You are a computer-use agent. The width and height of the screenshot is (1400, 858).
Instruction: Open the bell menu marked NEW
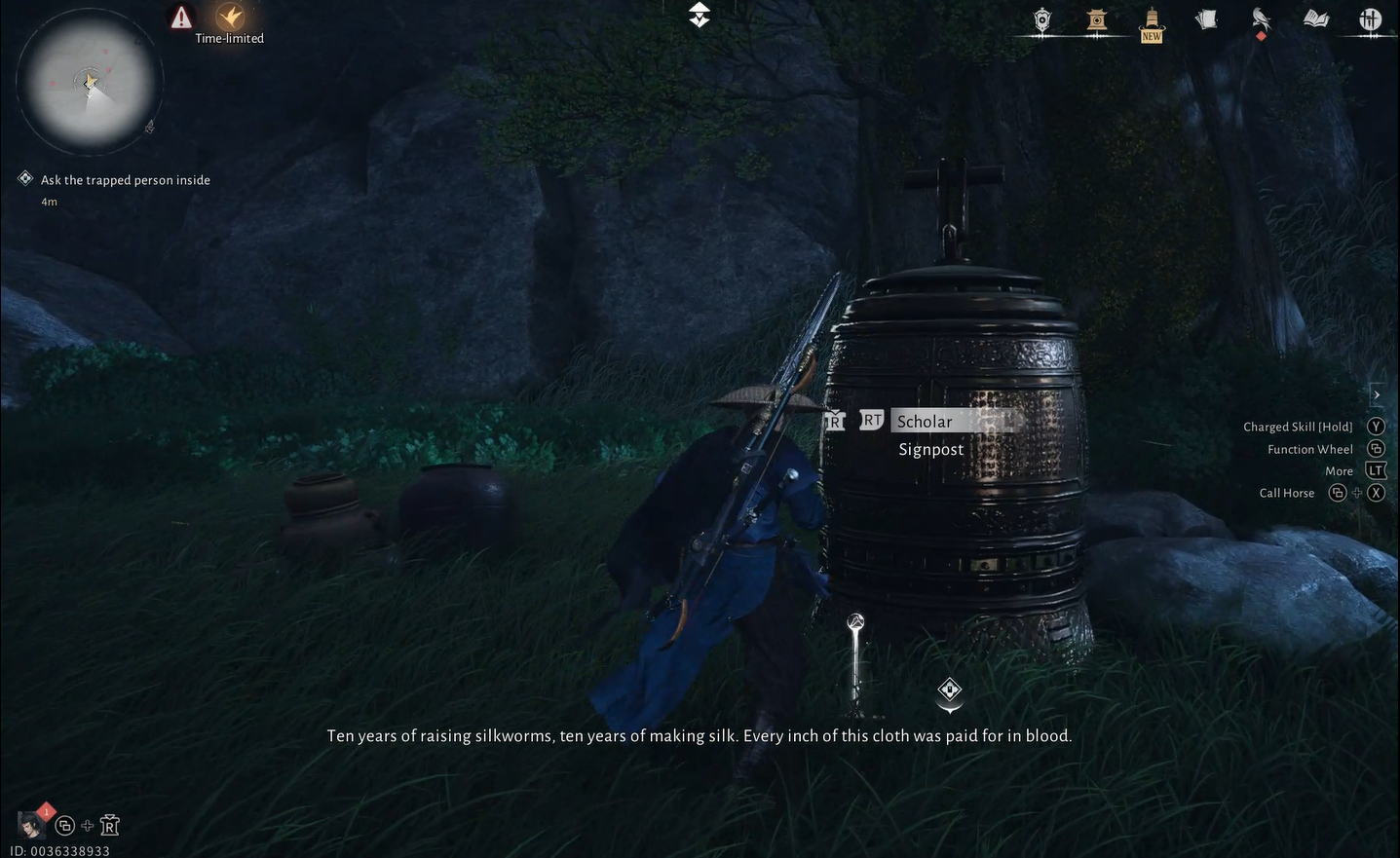point(1151,19)
